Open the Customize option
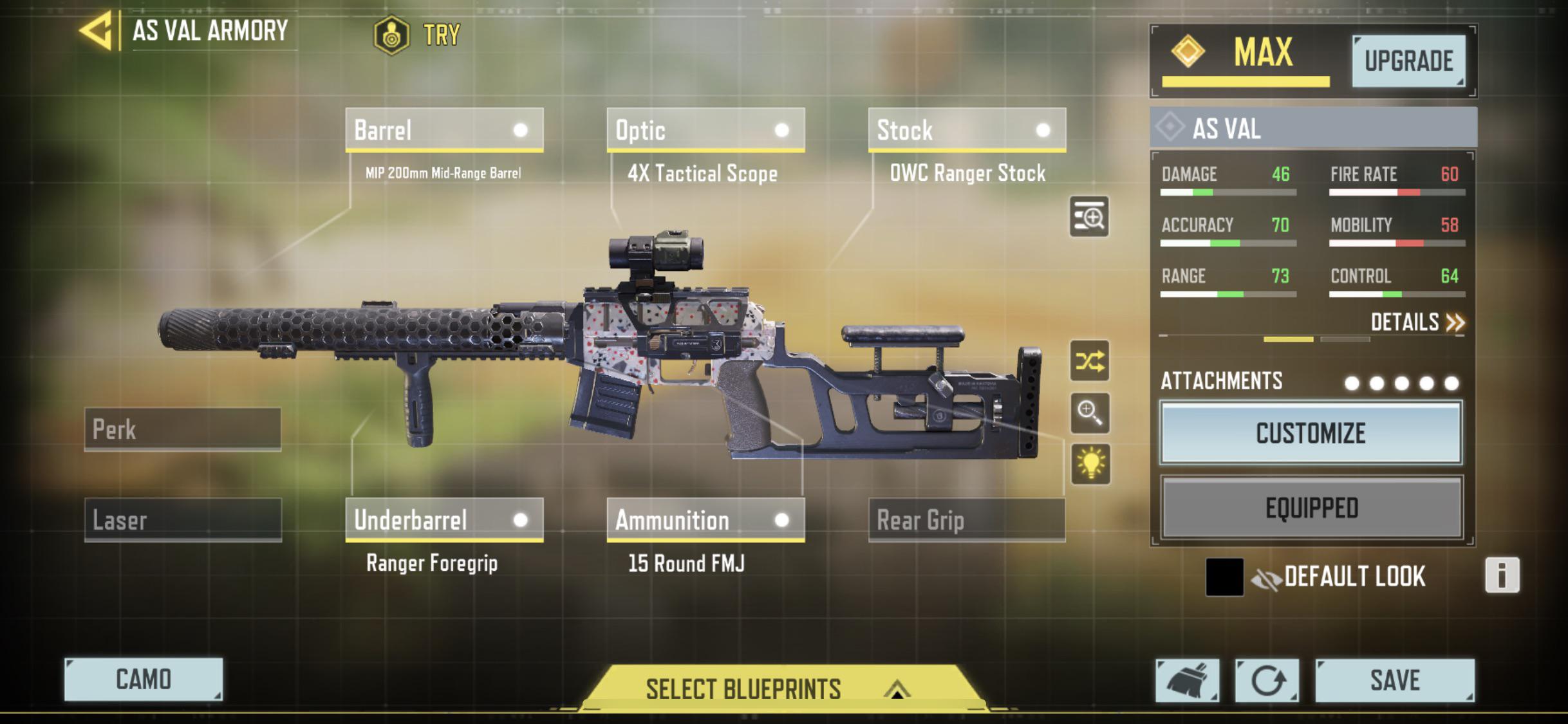The width and height of the screenshot is (1568, 724). pyautogui.click(x=1311, y=433)
